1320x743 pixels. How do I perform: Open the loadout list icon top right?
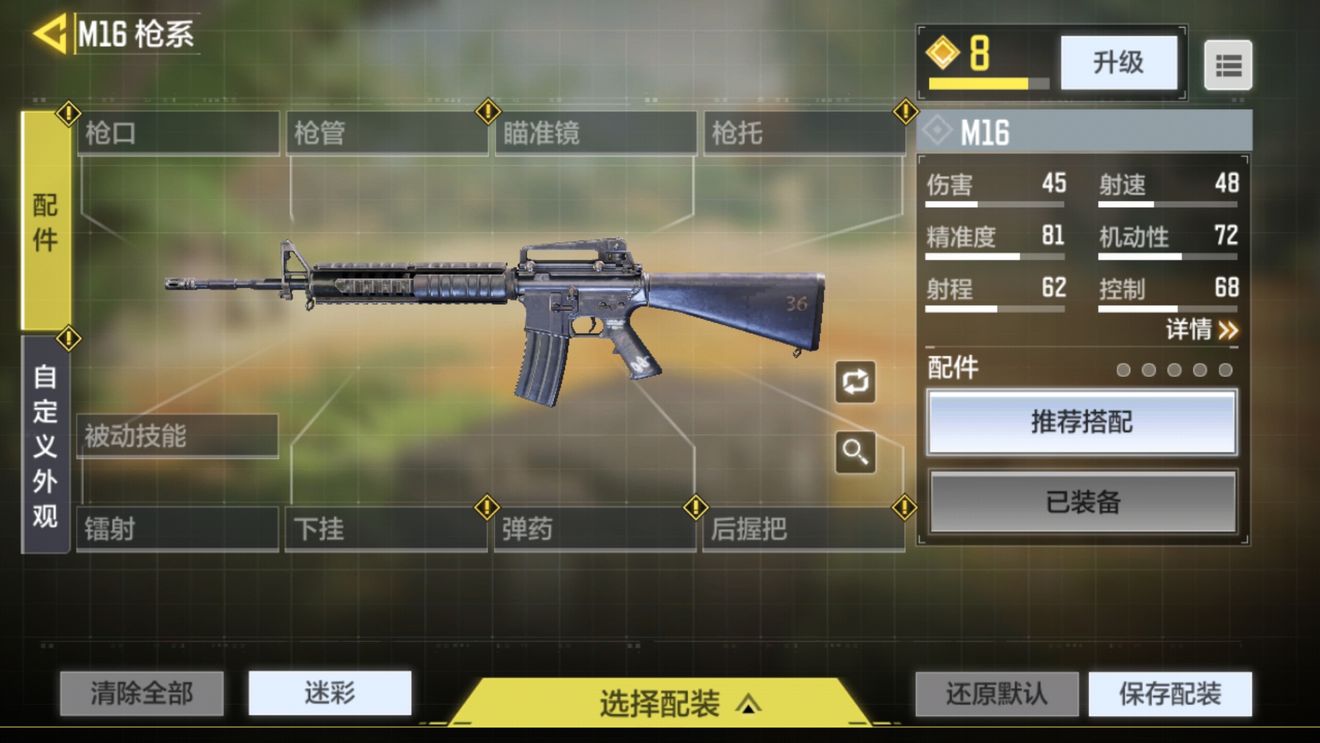coord(1228,64)
